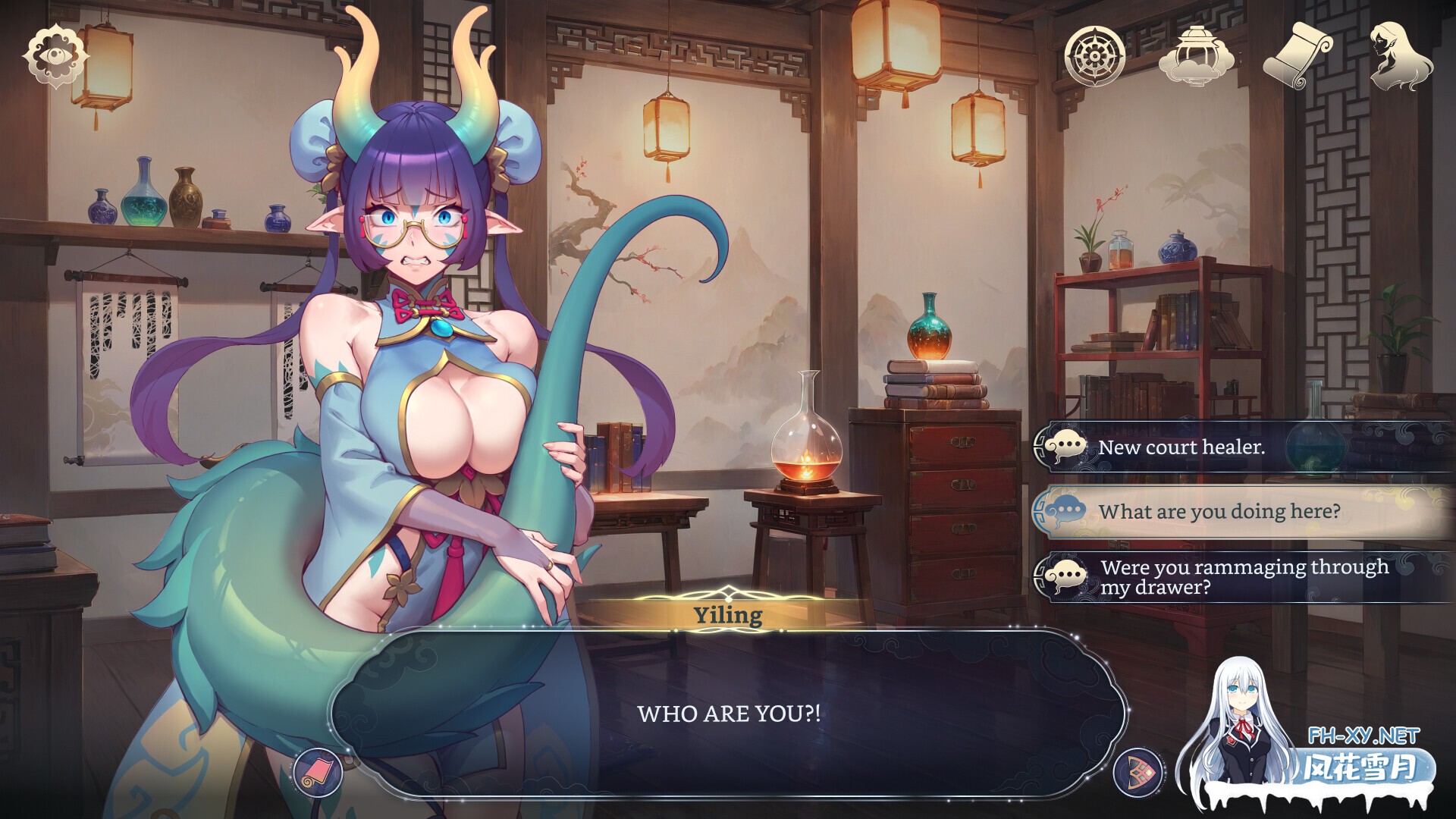Viewport: 1456px width, 819px height.
Task: Click the glowing potion flask on the stool
Action: pos(806,447)
